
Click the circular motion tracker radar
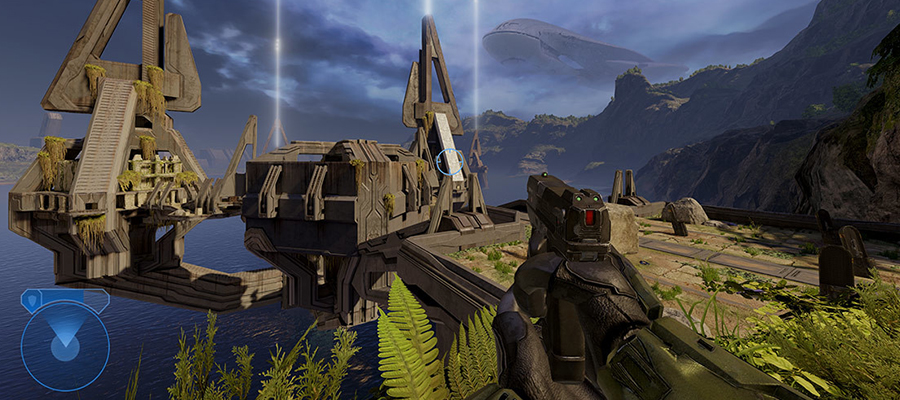(x=65, y=346)
